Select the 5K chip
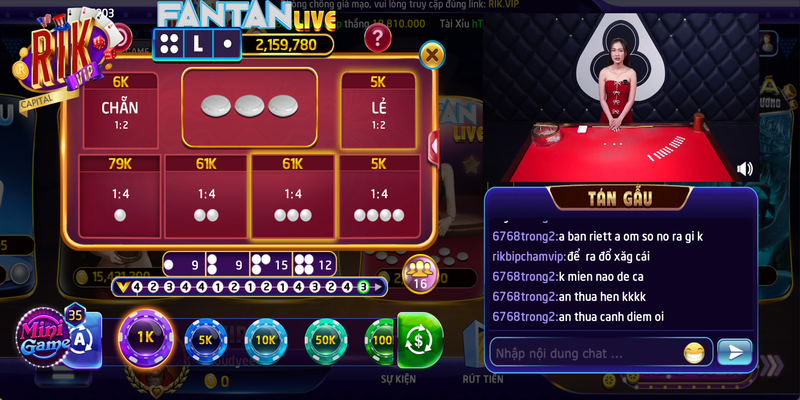Viewport: 800px width, 400px height. 206,339
